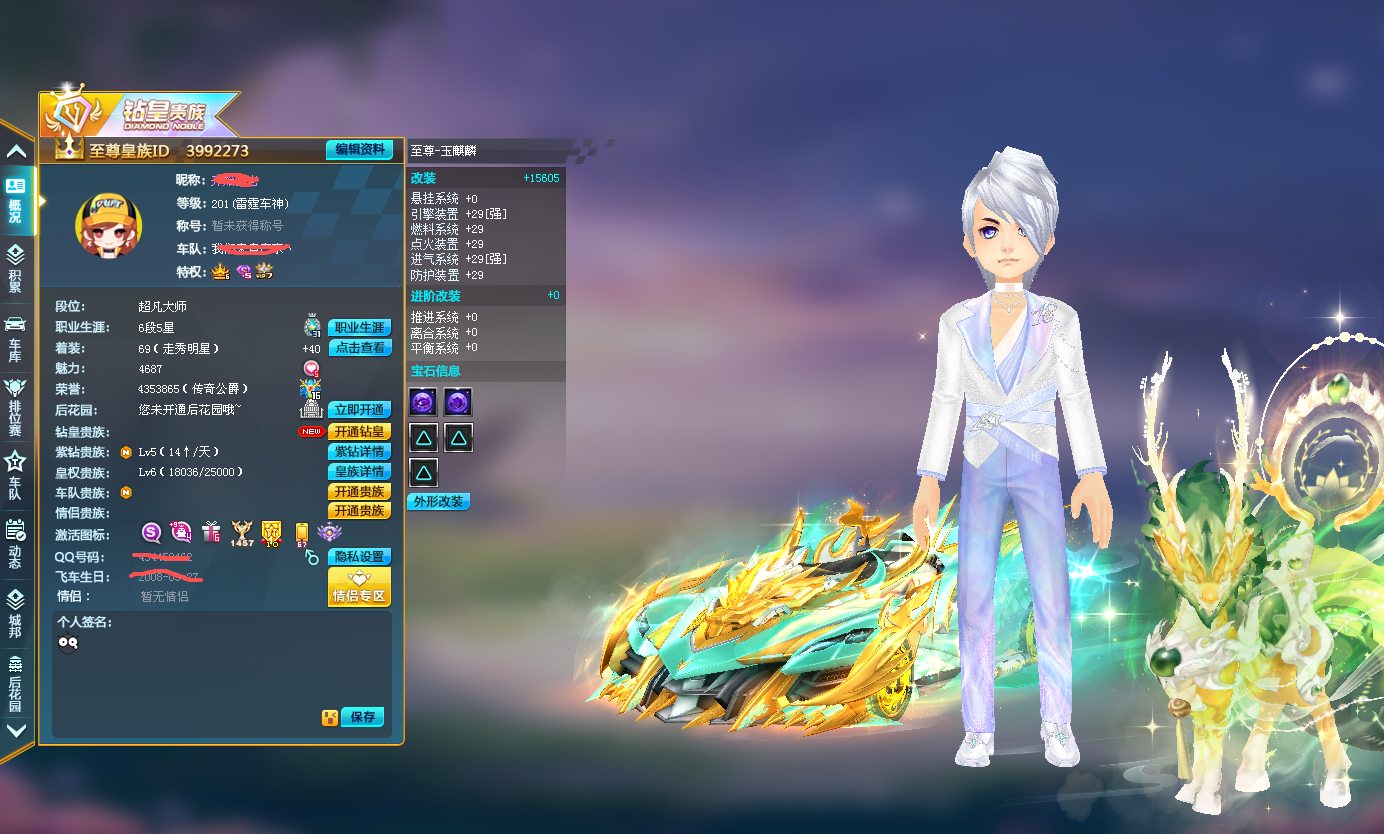Go to the 车队 team tab
Viewport: 1384px width, 834px height.
[16, 475]
